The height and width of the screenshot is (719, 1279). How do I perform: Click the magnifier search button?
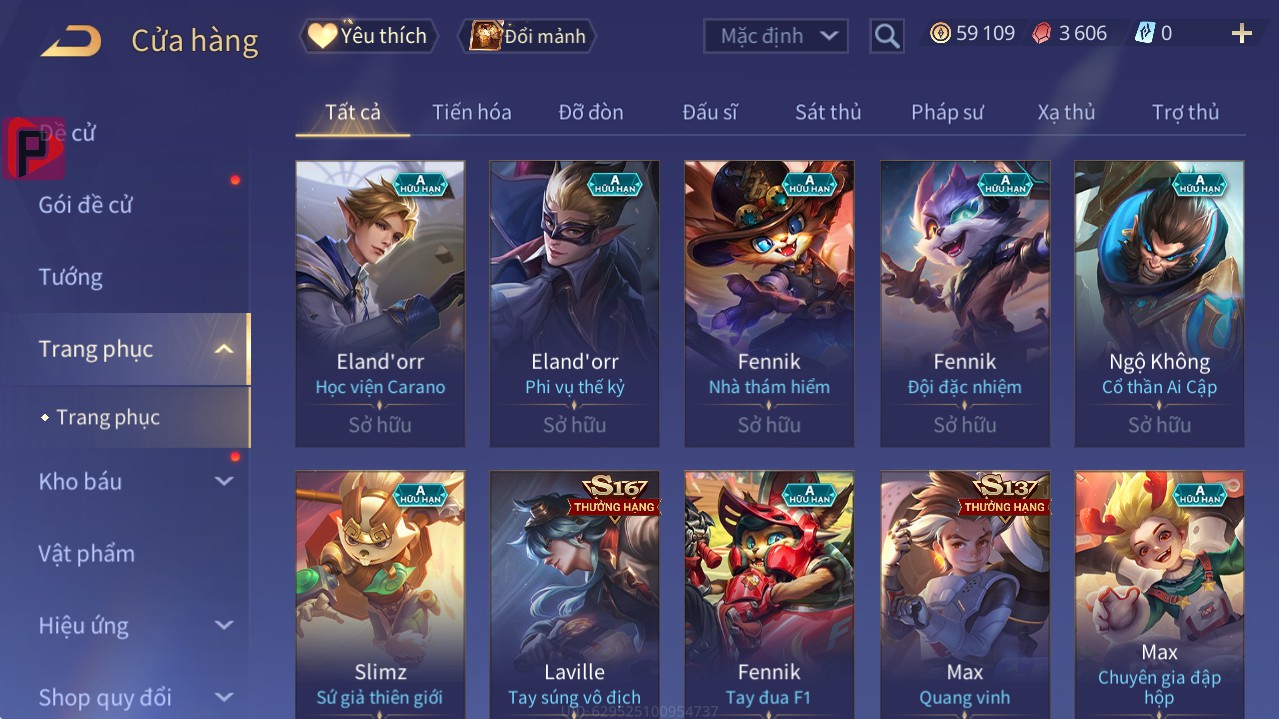(886, 36)
